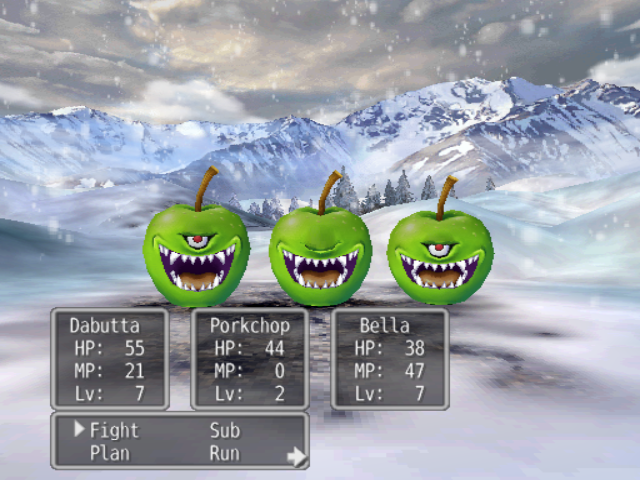Image resolution: width=640 pixels, height=480 pixels.
Task: Select Porkchop's status panel
Action: tap(249, 359)
